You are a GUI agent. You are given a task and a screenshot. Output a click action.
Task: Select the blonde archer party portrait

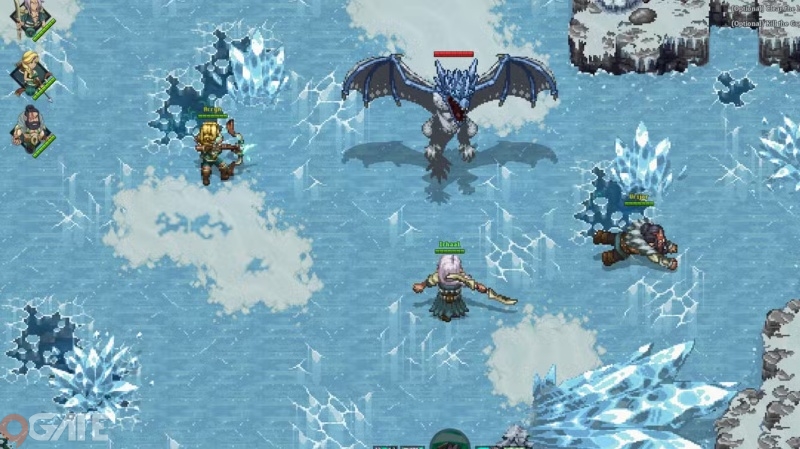(x=30, y=73)
